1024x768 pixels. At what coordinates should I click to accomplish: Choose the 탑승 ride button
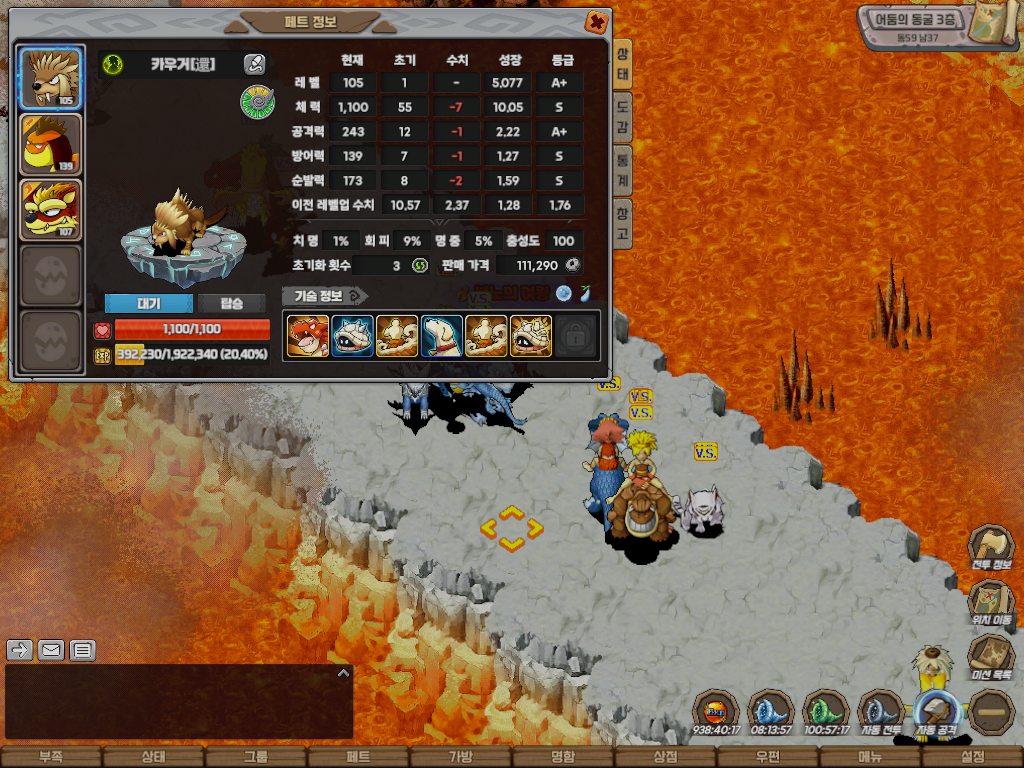(x=232, y=304)
